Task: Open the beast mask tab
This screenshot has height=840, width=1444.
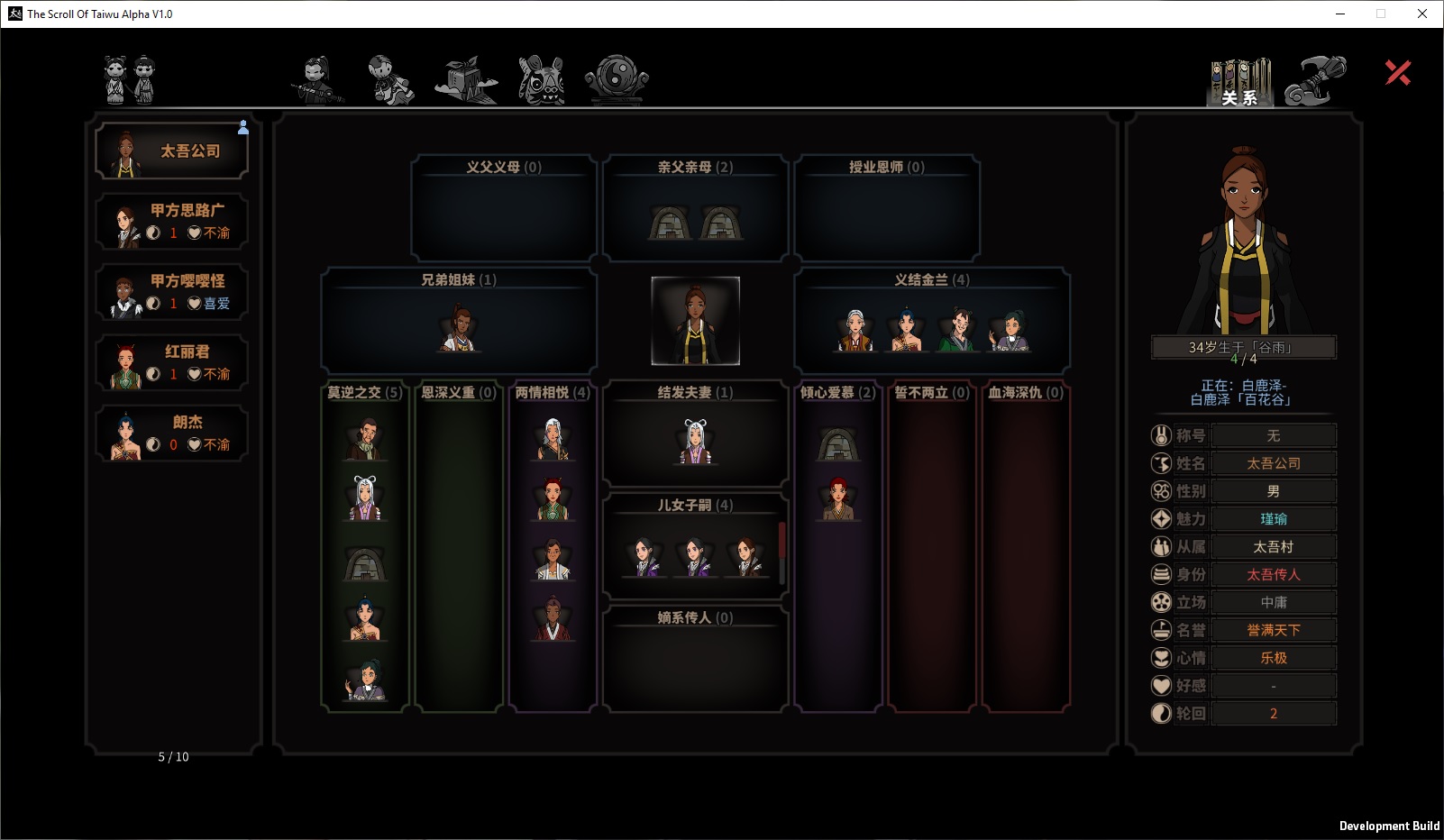Action: (x=541, y=79)
